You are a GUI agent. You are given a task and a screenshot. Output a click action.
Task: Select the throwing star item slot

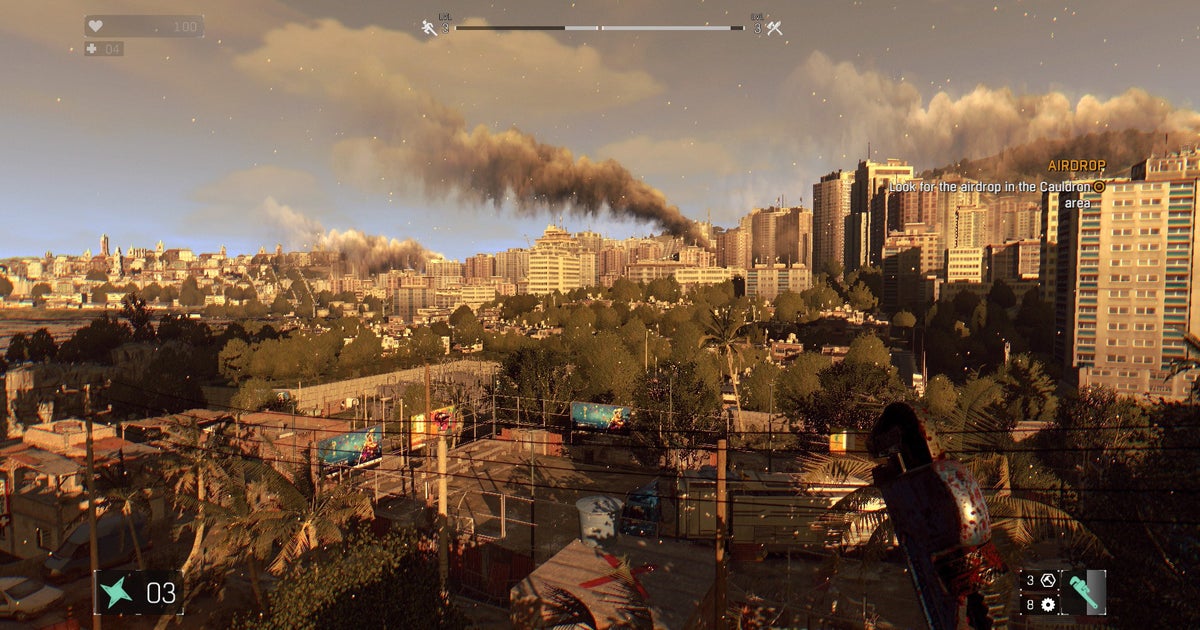[x=117, y=592]
